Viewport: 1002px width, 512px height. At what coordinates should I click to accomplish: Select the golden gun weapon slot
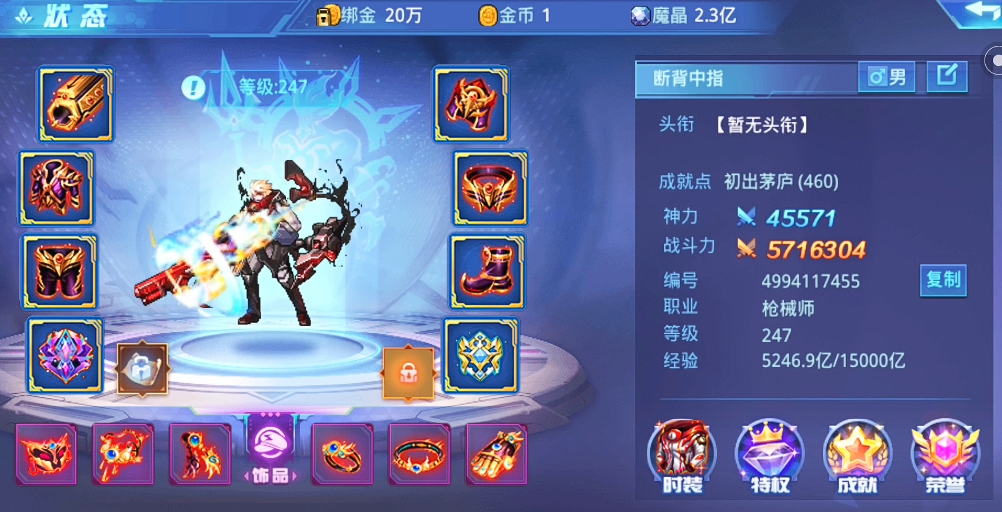pyautogui.click(x=76, y=104)
